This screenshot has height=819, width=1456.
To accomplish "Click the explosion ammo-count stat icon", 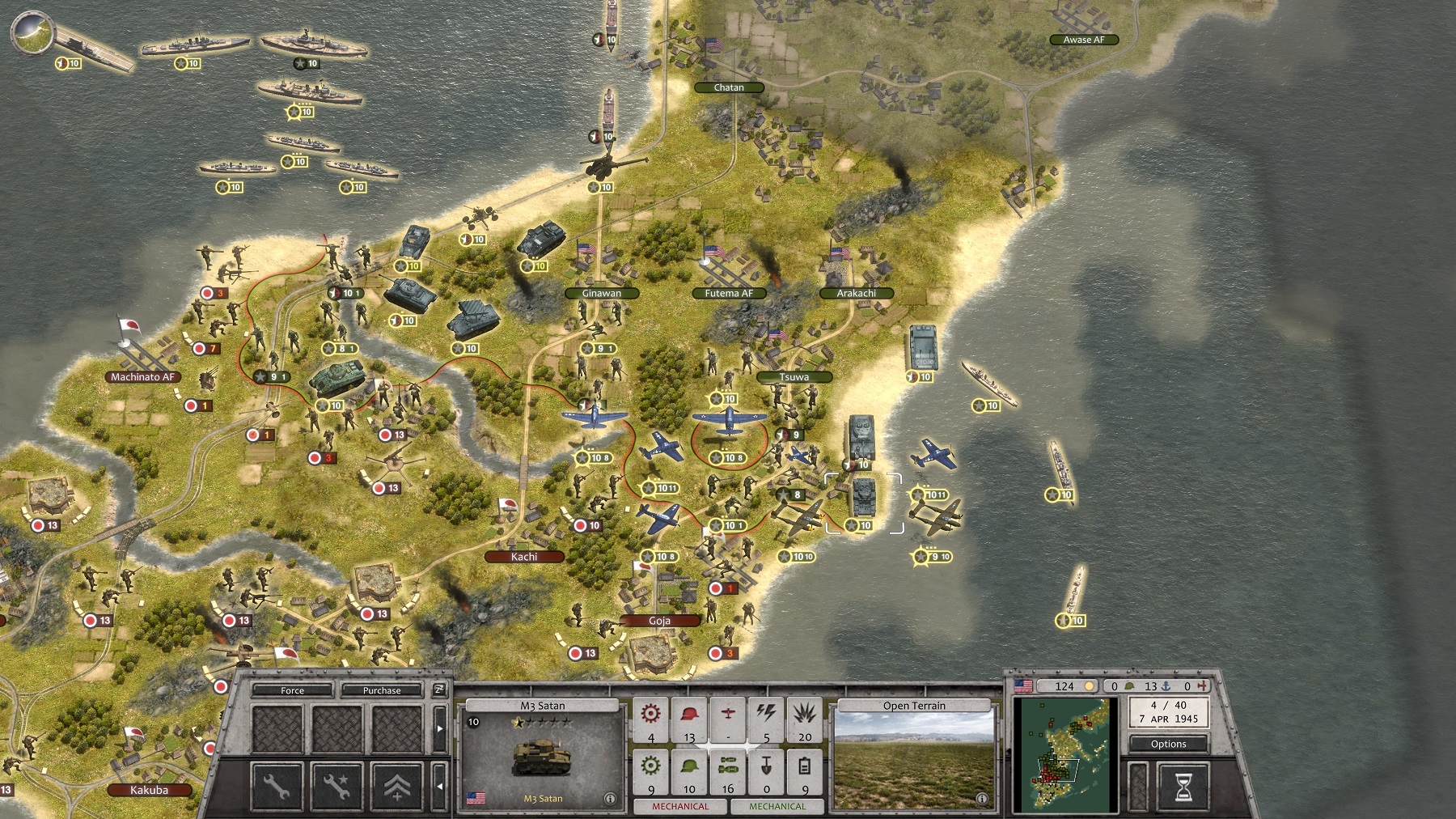I will (805, 713).
